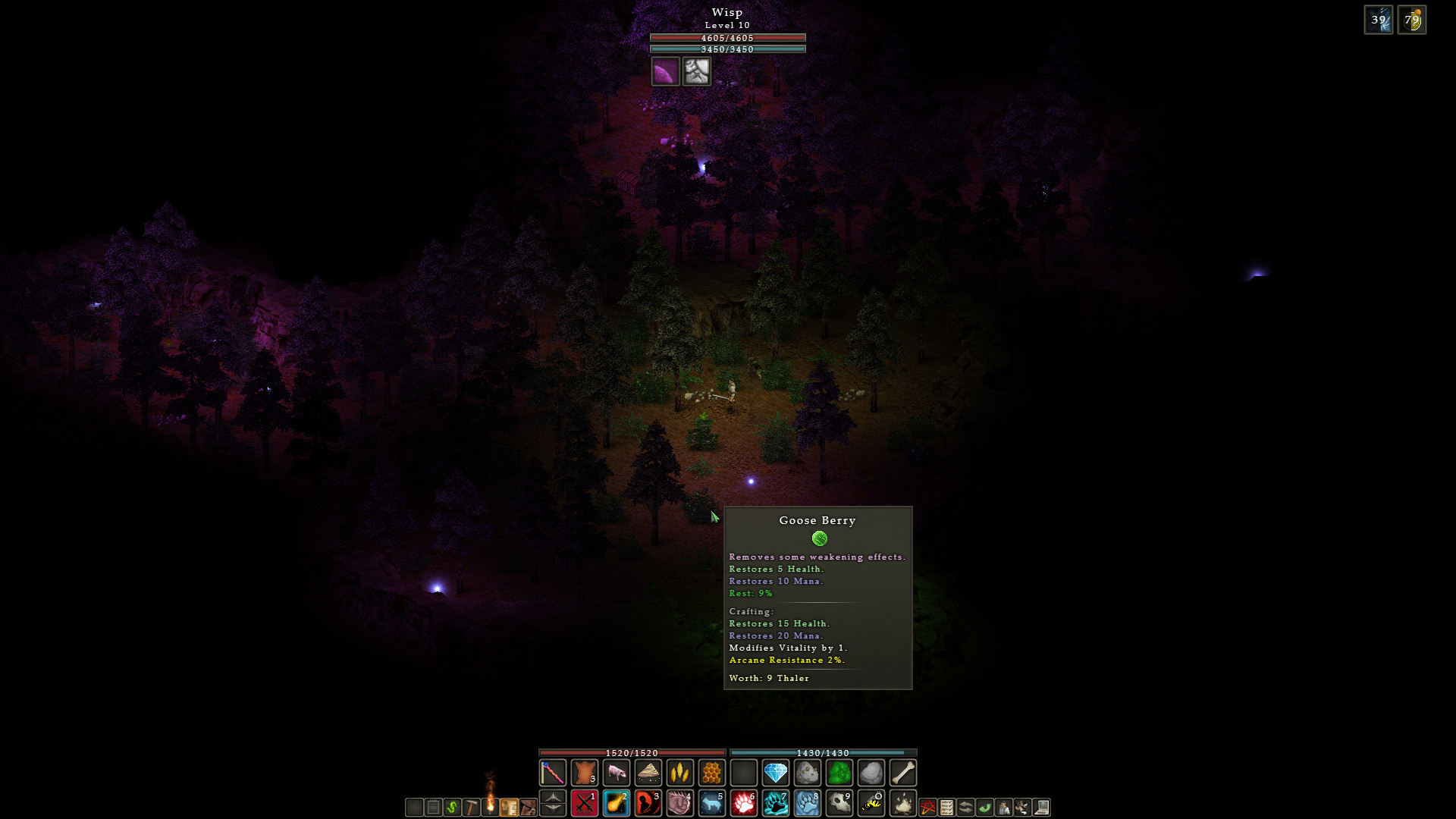Select the magic staff item slot

(x=553, y=773)
